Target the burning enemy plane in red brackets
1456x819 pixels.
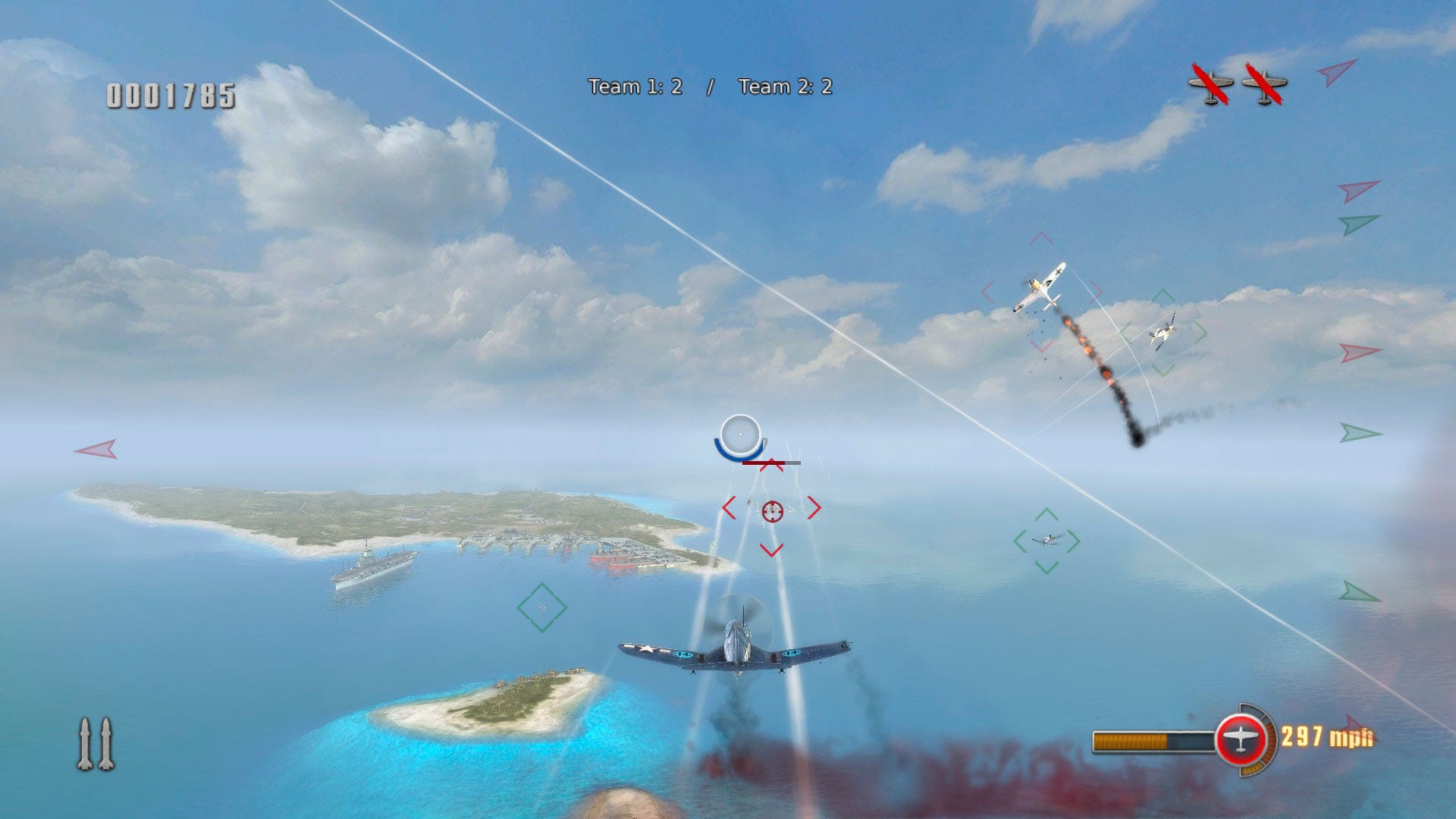tap(1040, 289)
